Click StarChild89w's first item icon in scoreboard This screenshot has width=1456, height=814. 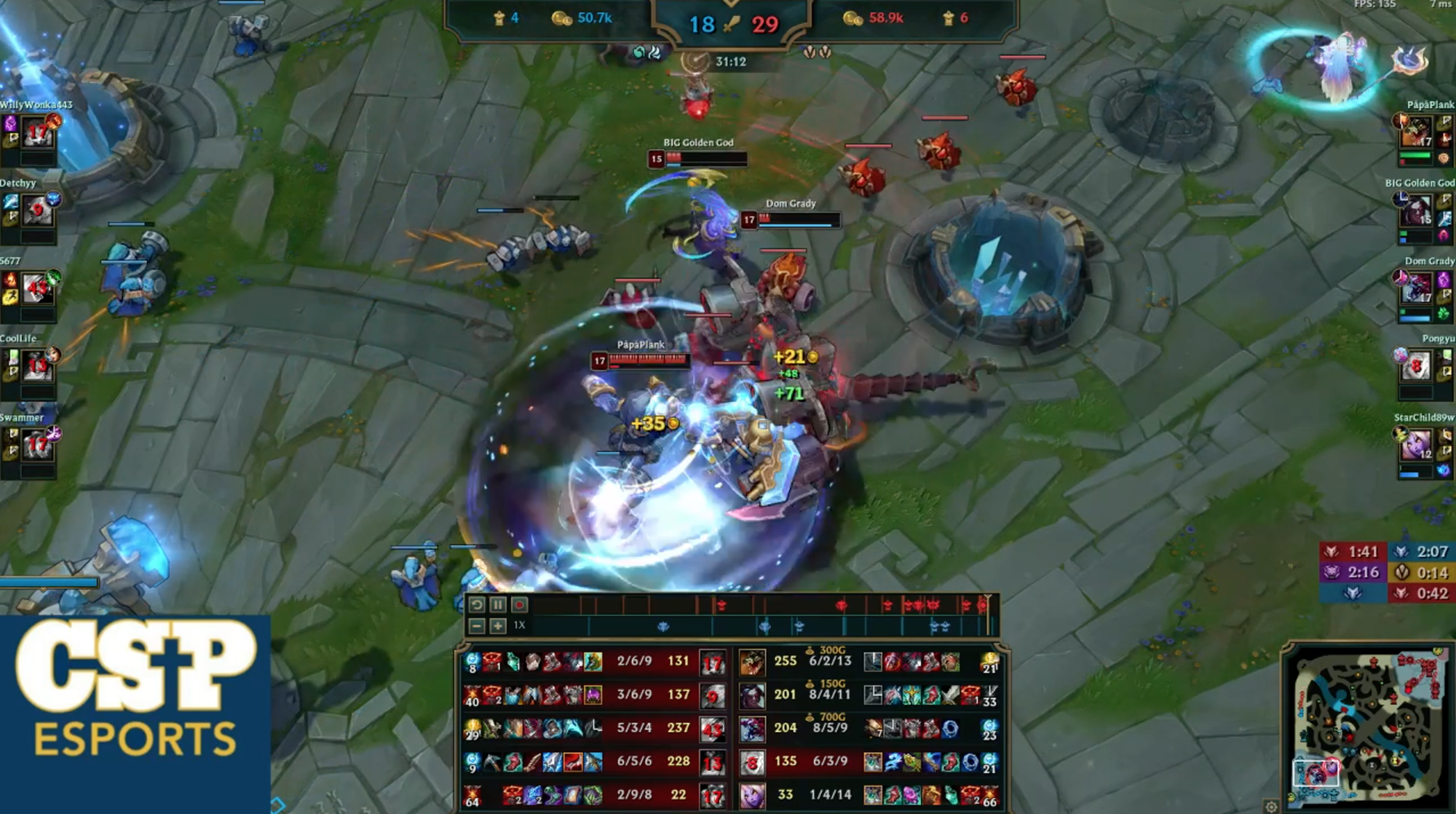click(x=873, y=795)
